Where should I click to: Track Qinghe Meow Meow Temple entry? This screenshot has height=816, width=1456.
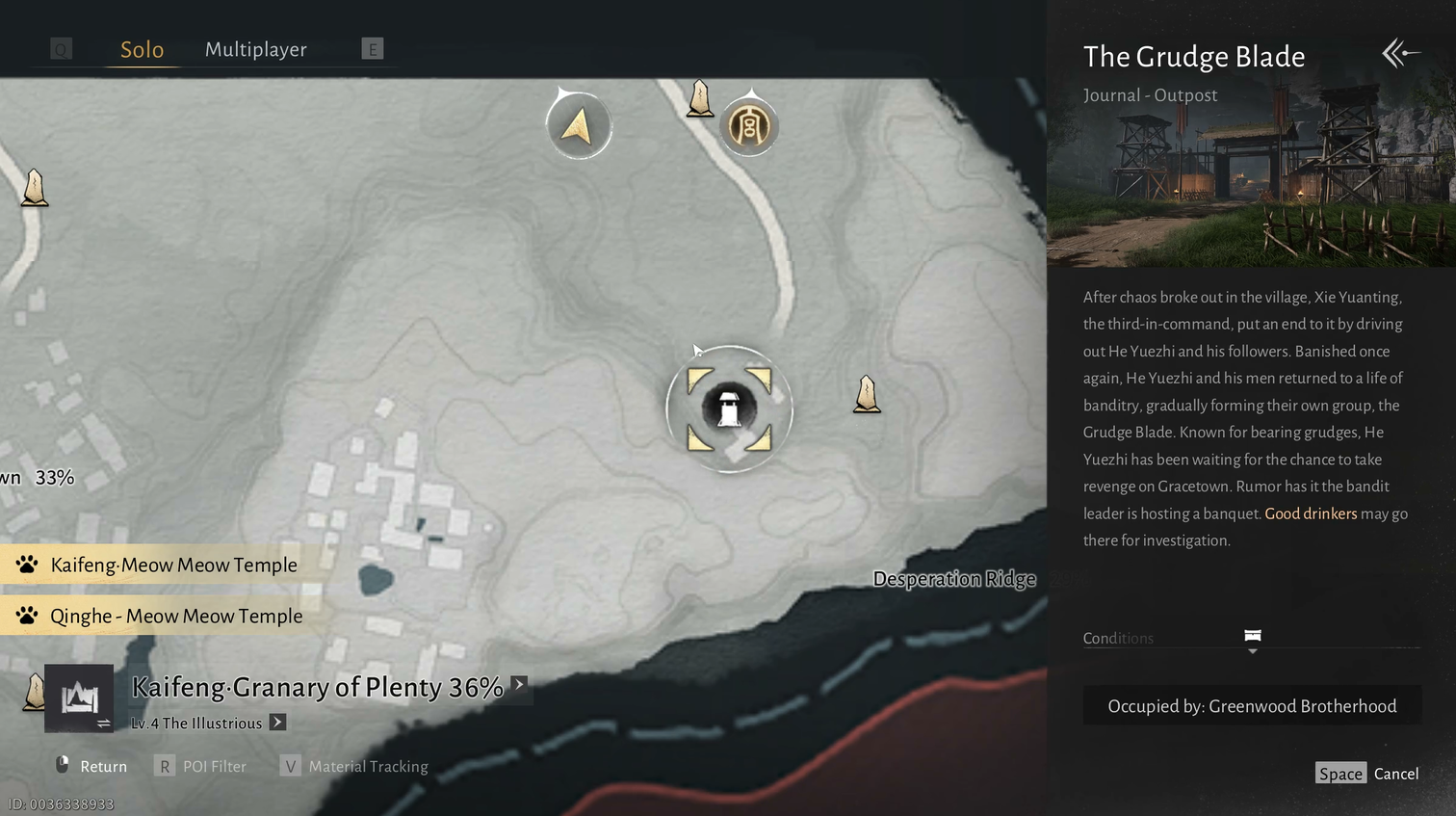[175, 617]
